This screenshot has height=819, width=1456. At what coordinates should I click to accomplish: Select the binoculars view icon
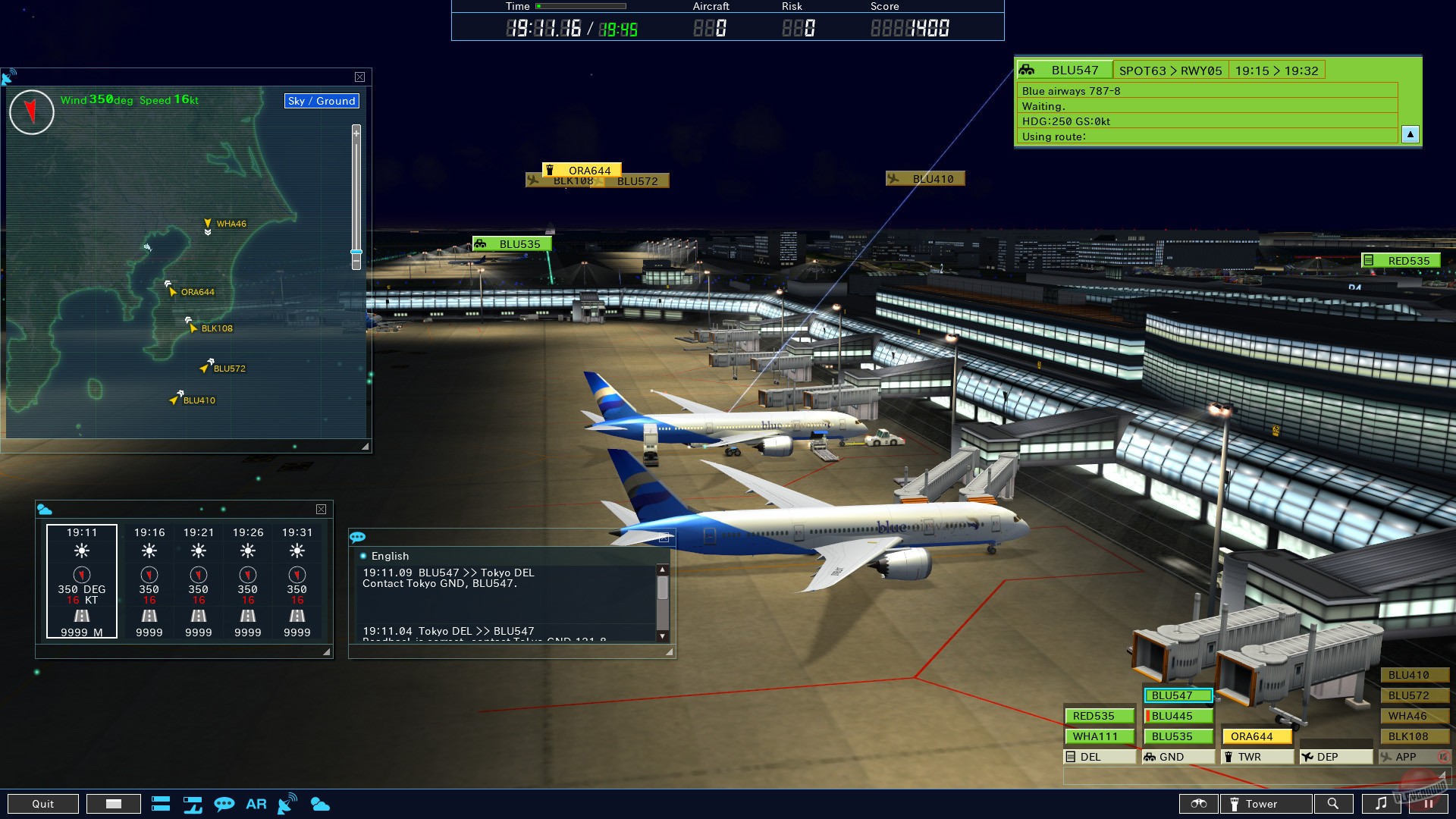(1198, 803)
